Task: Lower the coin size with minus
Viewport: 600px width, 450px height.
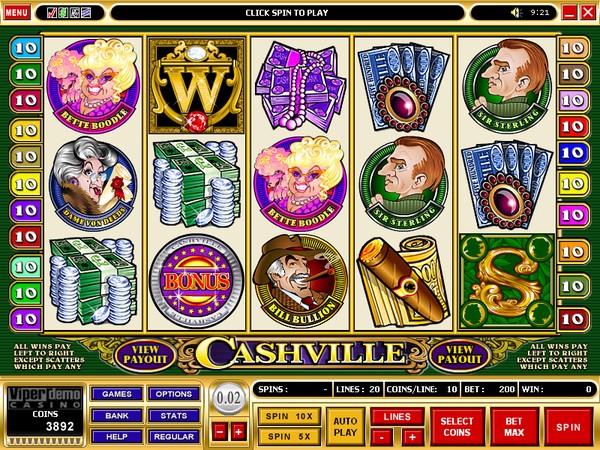Action: click(220, 432)
